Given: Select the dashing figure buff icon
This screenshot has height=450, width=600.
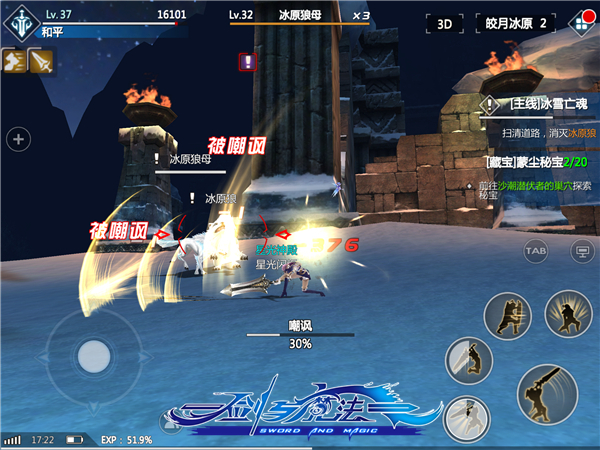Looking at the screenshot, I should pos(14,60).
